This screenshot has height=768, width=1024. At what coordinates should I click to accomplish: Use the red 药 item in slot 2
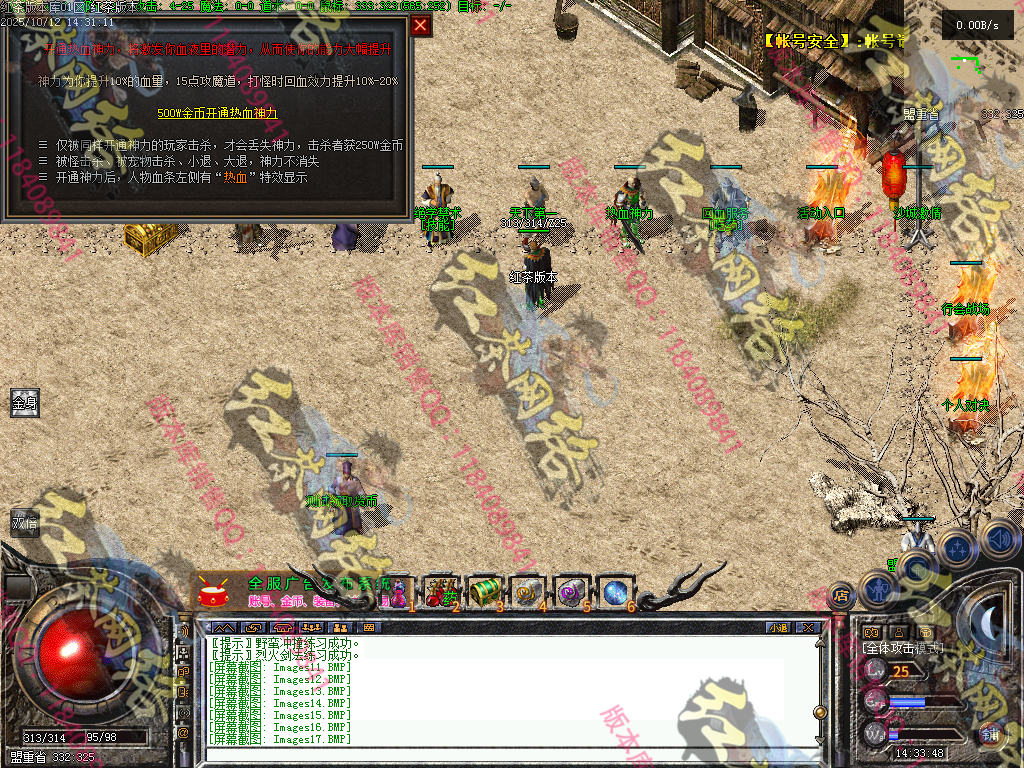(440, 591)
